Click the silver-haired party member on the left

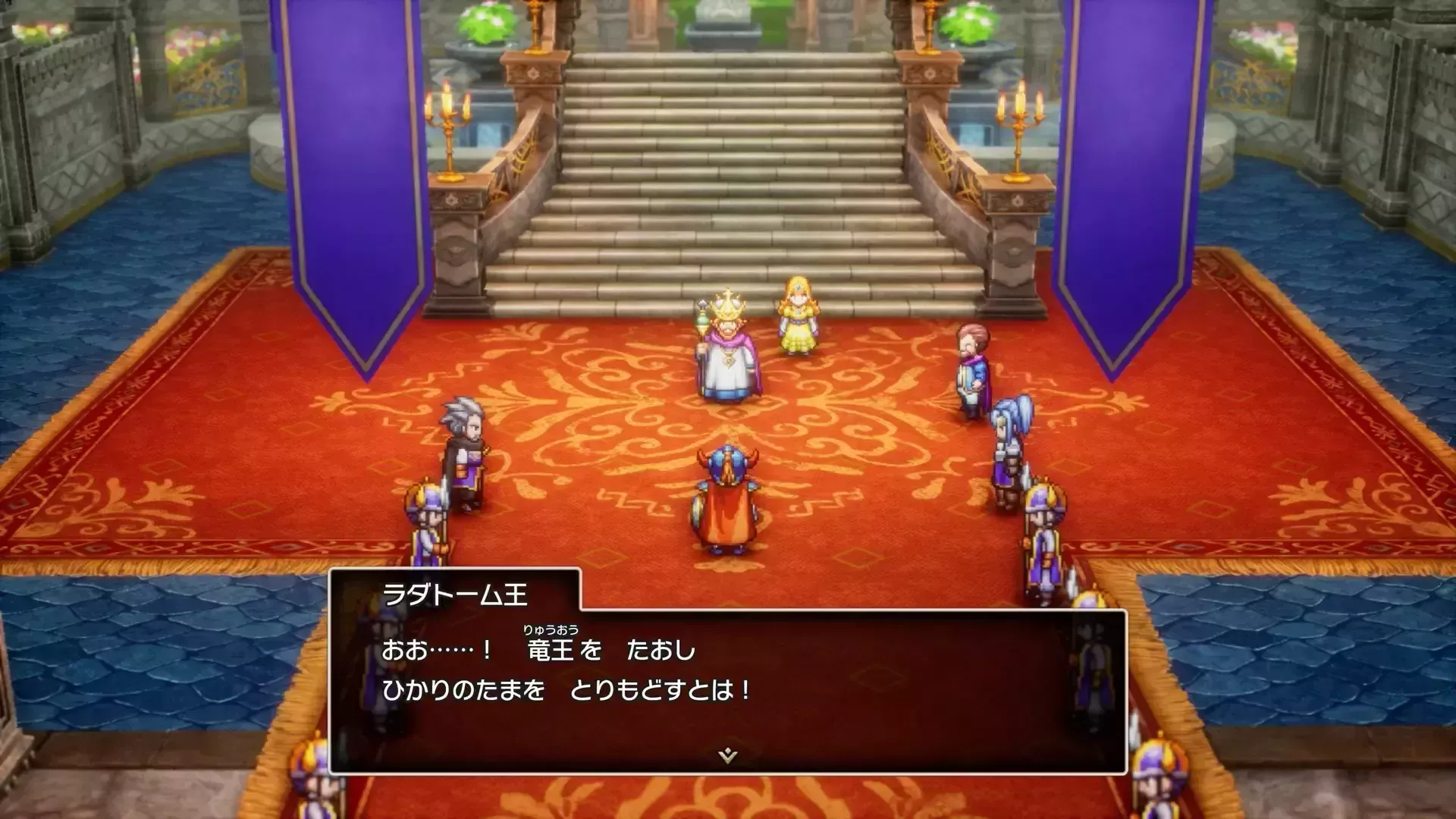click(x=464, y=447)
